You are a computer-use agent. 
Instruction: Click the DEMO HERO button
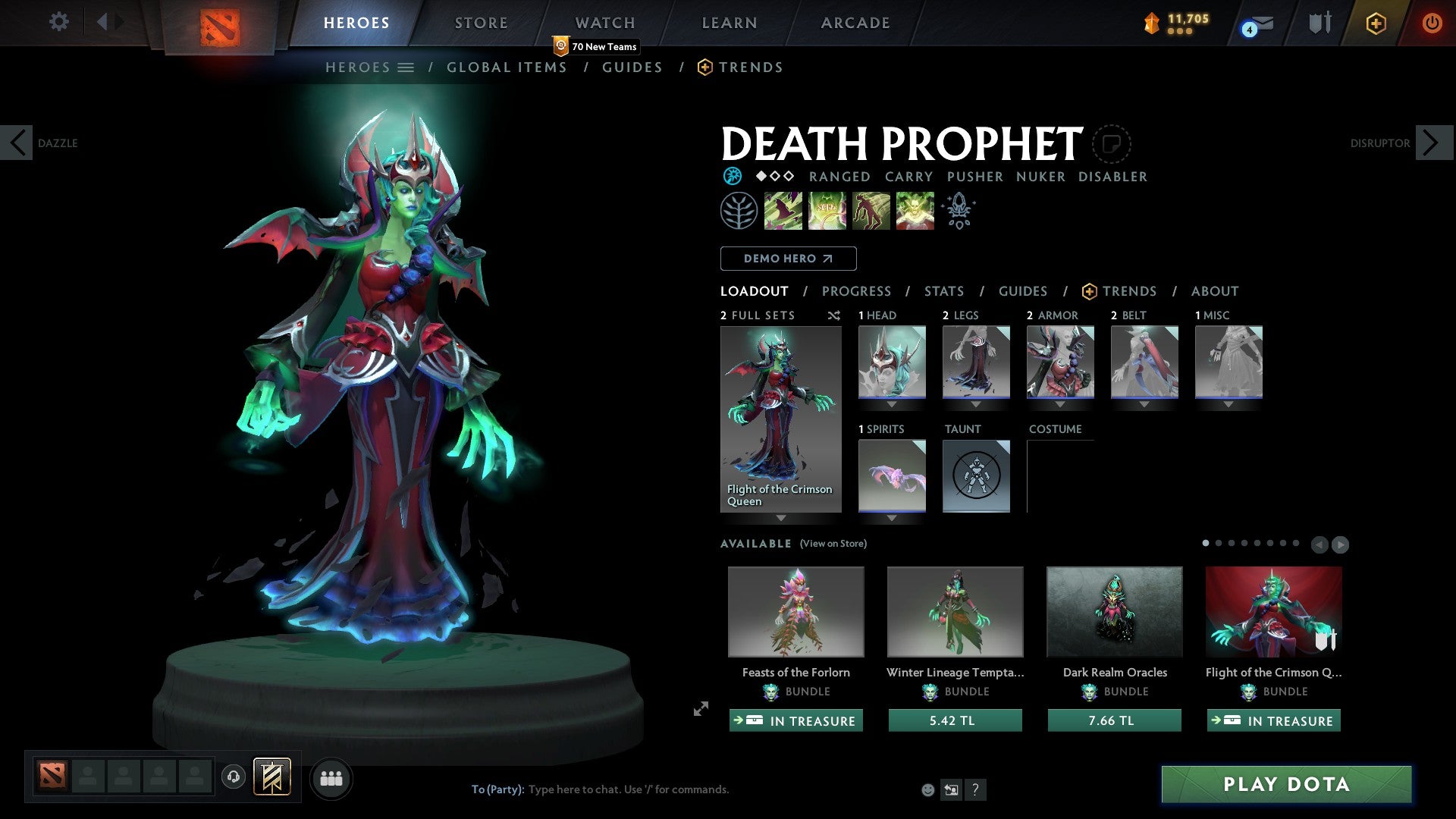pos(788,259)
